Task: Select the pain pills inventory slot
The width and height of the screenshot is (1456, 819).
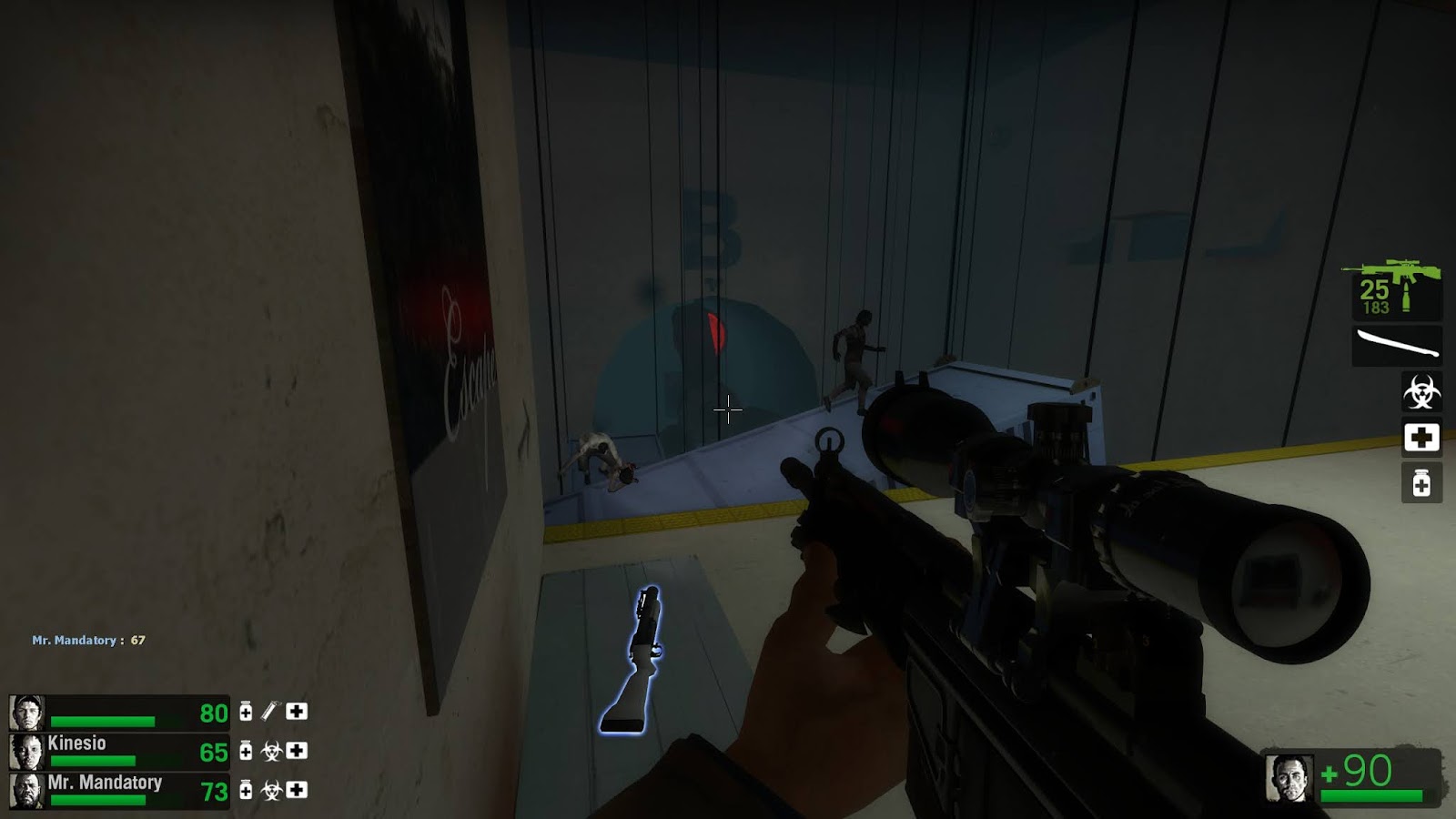Action: tap(1421, 482)
